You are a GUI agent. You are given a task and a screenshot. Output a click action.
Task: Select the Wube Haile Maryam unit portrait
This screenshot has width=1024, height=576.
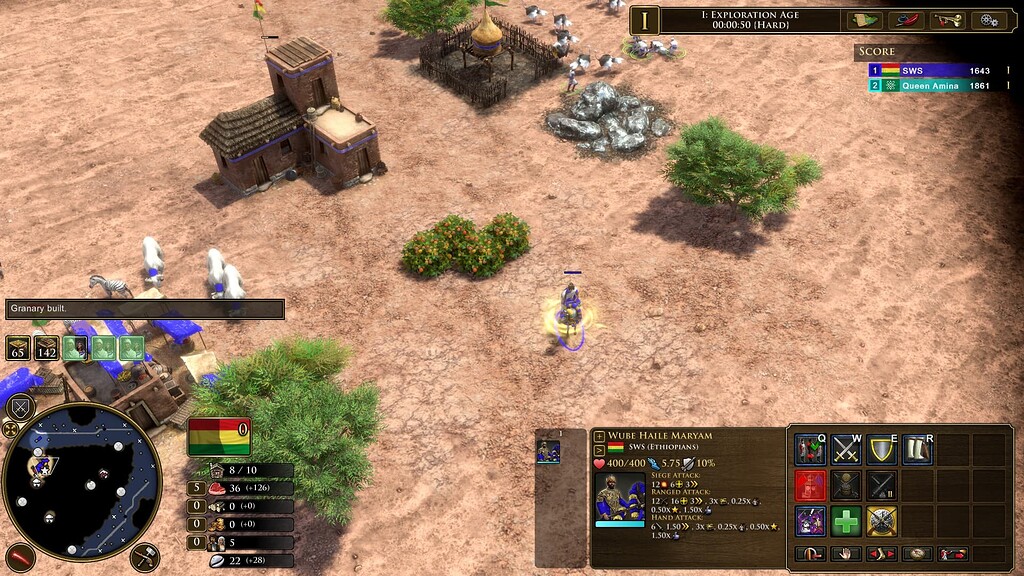620,497
